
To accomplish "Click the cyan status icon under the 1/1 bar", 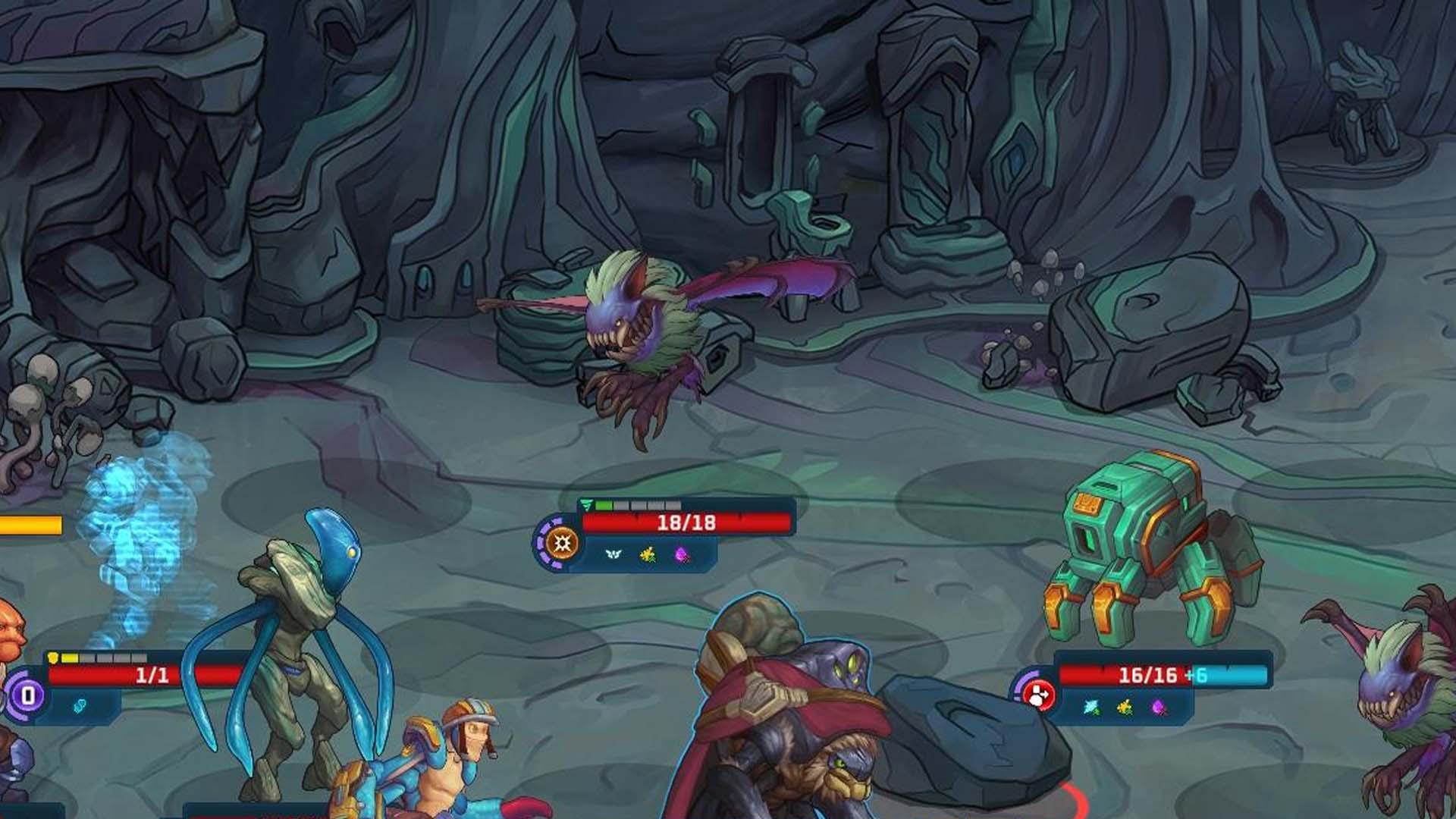I will 79,706.
